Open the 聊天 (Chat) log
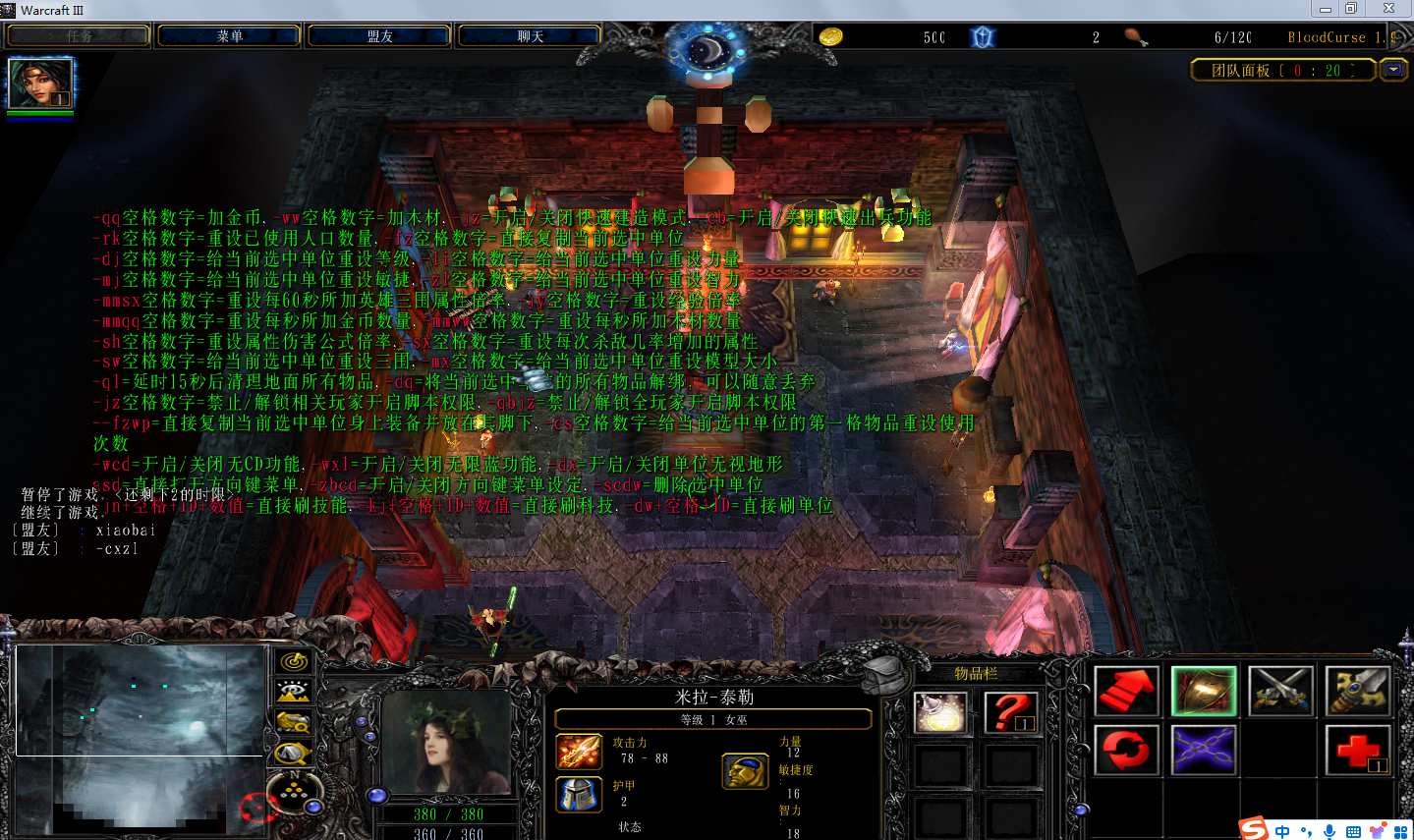 [530, 36]
